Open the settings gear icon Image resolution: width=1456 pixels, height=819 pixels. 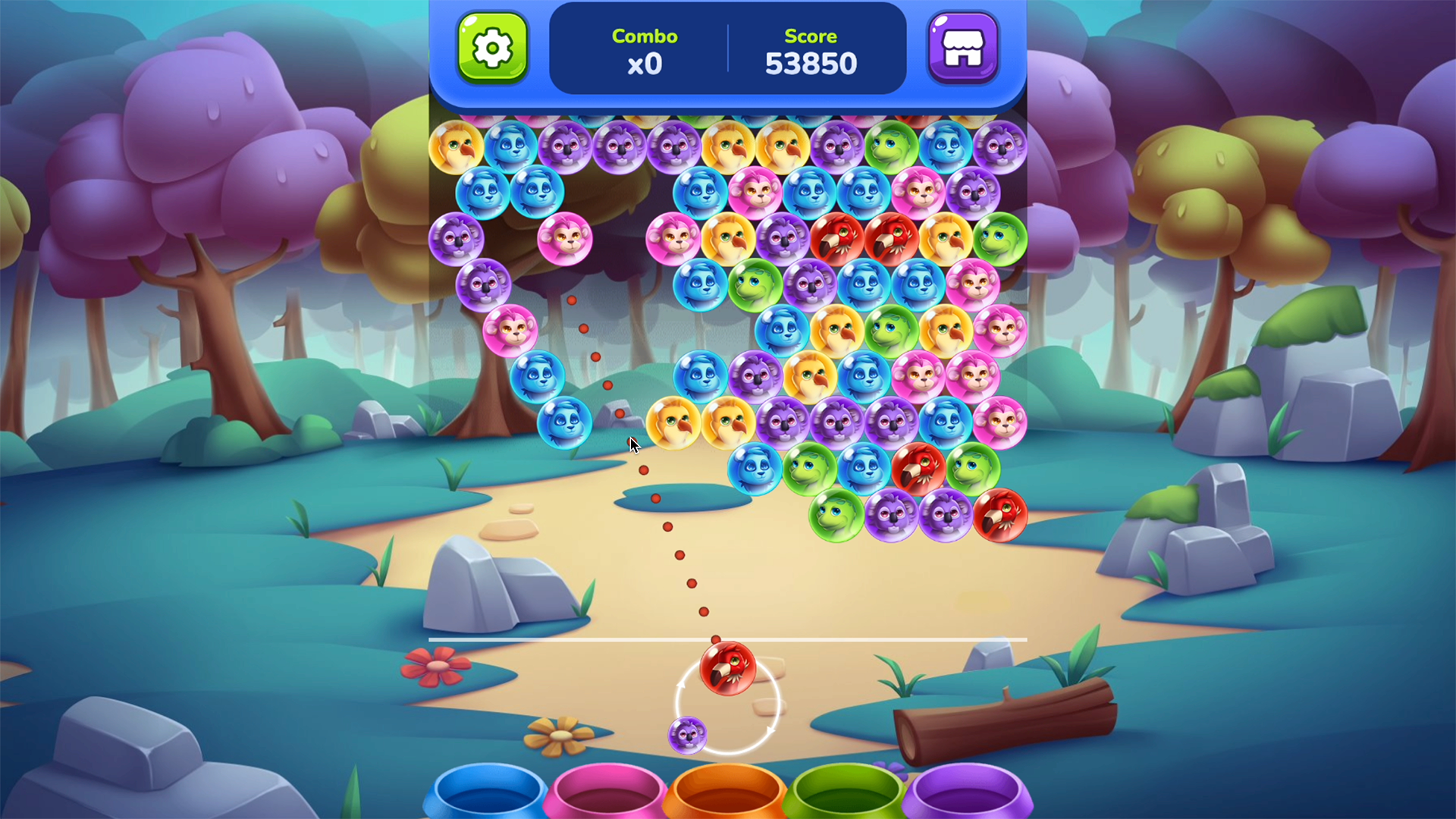click(491, 47)
